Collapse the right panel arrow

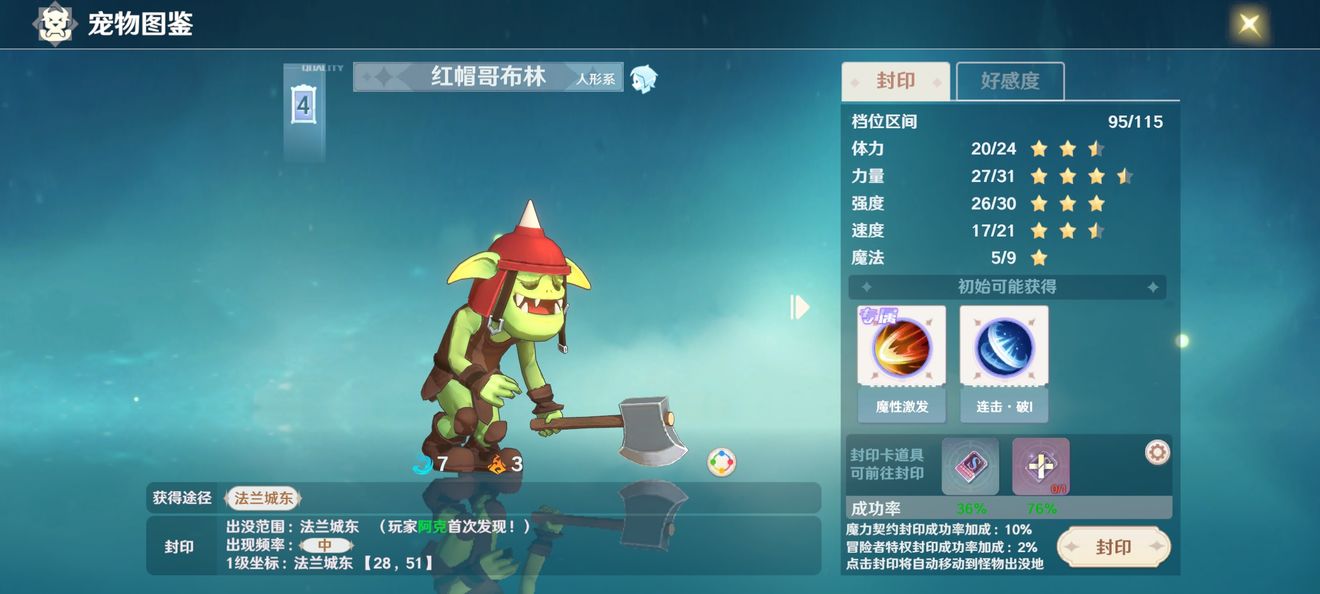[799, 307]
